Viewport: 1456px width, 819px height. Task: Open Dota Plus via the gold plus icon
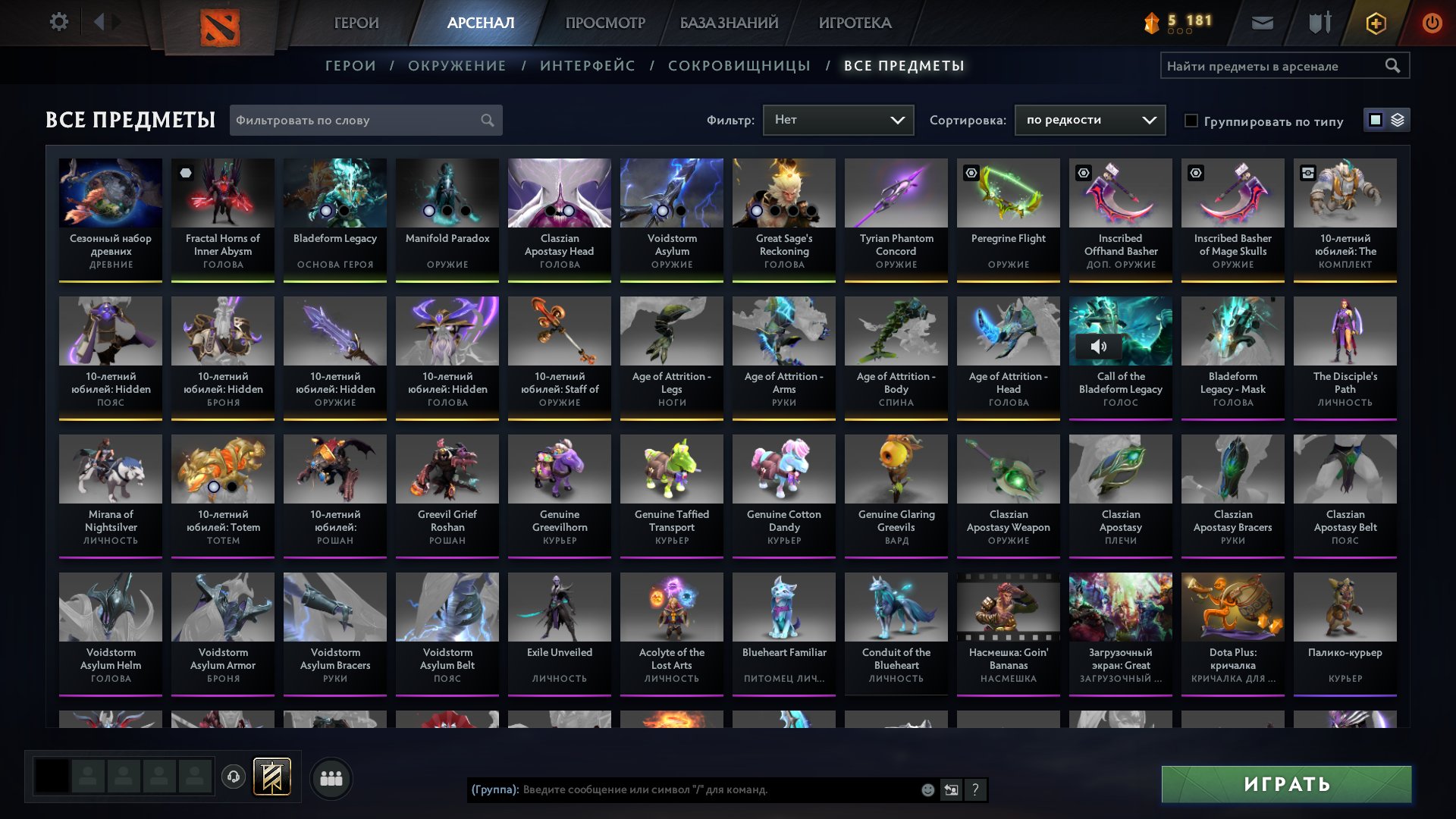point(1376,23)
